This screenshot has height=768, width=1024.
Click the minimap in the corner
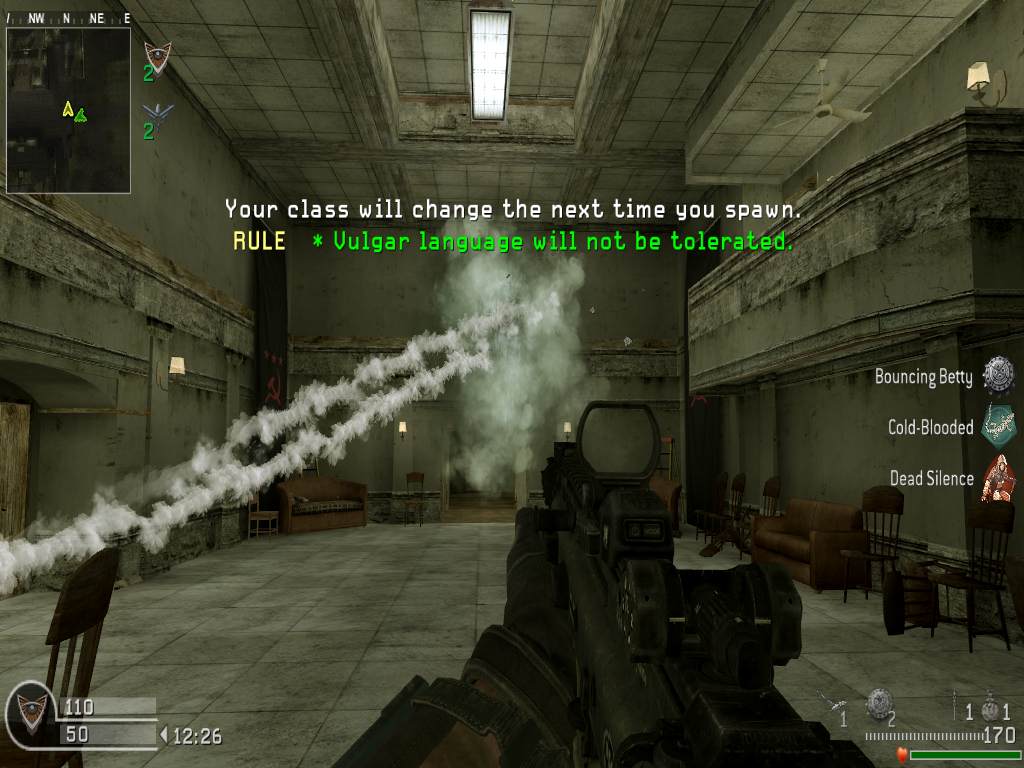68,110
